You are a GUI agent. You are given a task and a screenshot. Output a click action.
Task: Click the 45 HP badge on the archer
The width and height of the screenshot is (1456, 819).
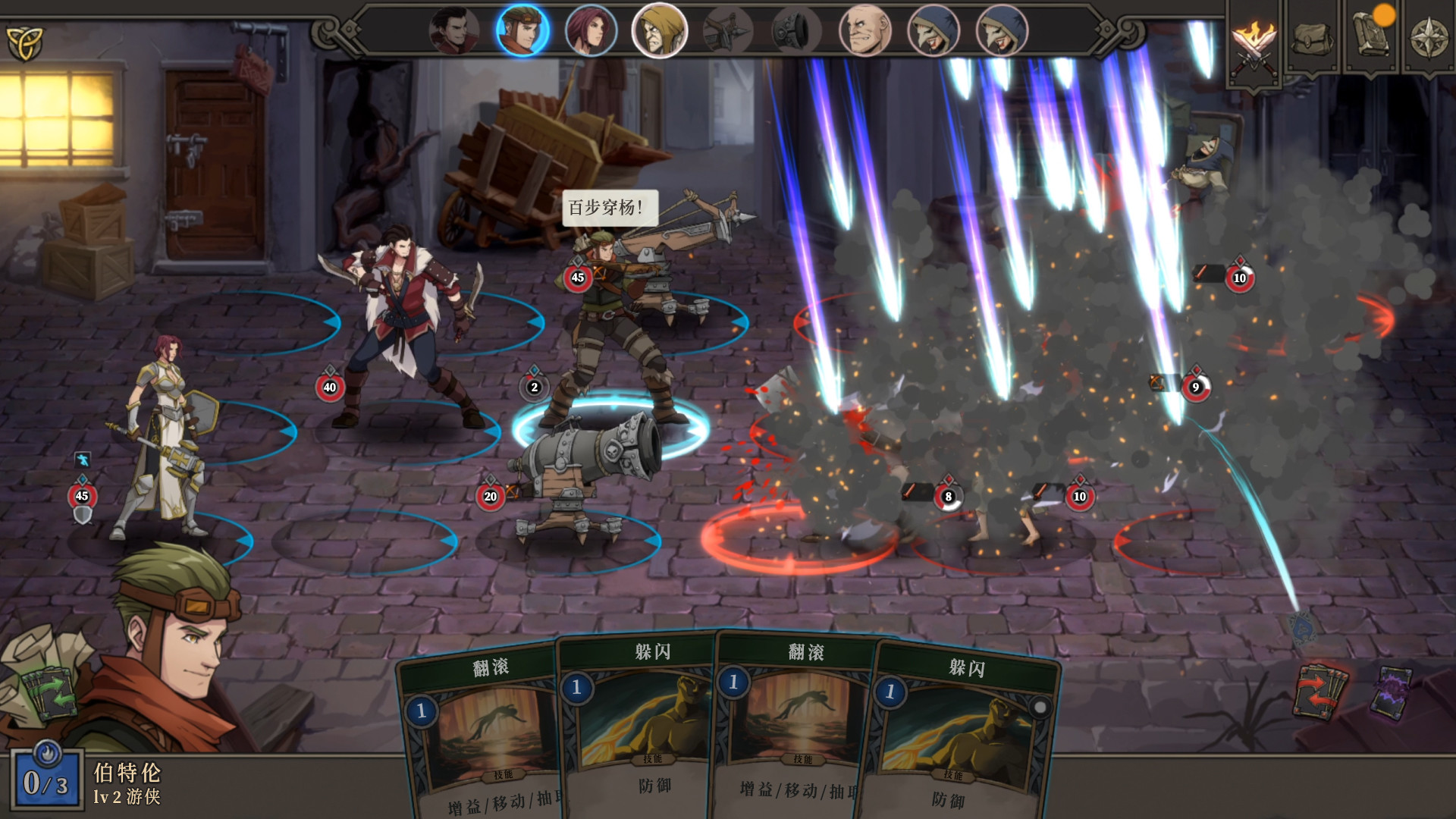coord(578,278)
